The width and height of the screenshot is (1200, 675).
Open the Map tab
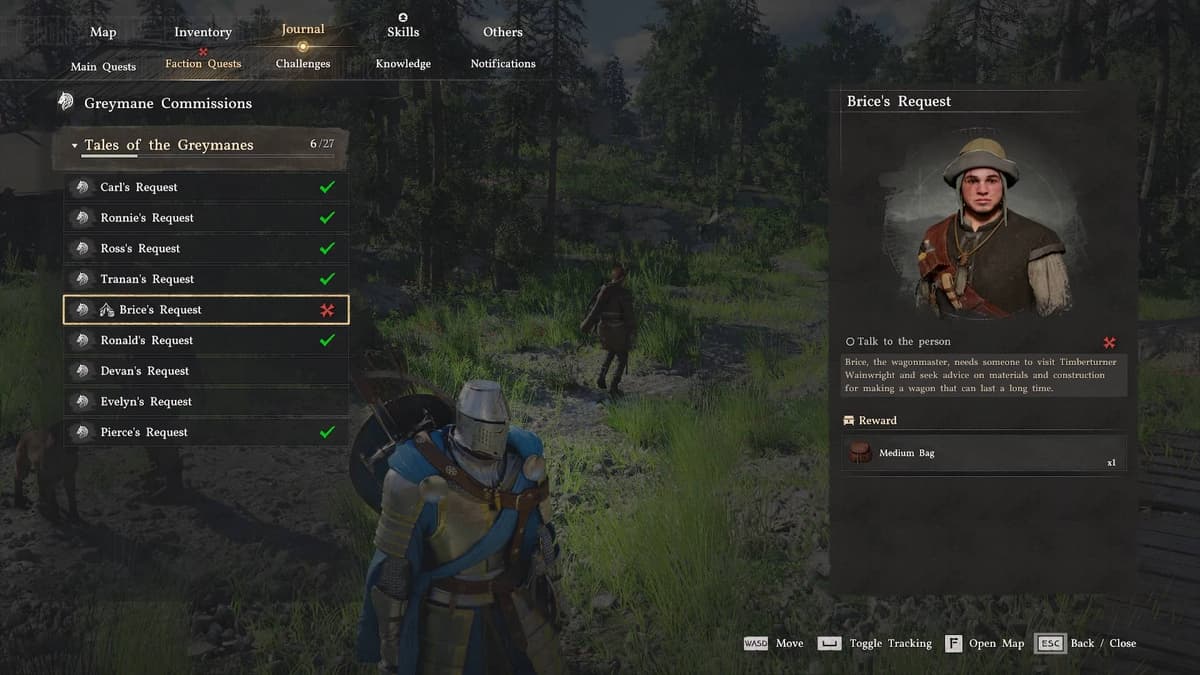103,32
